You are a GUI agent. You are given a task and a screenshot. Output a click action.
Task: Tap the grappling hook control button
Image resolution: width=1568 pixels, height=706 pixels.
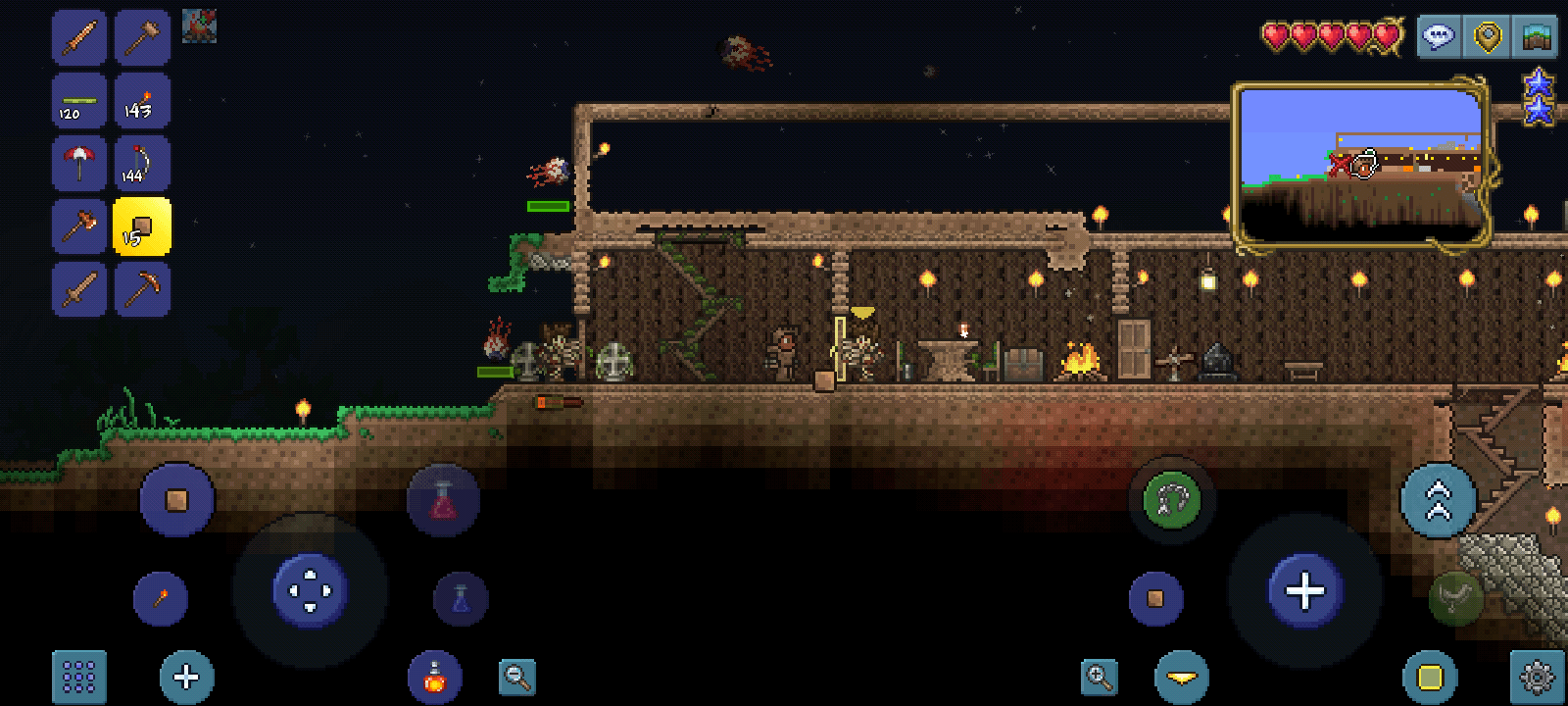coord(1170,500)
